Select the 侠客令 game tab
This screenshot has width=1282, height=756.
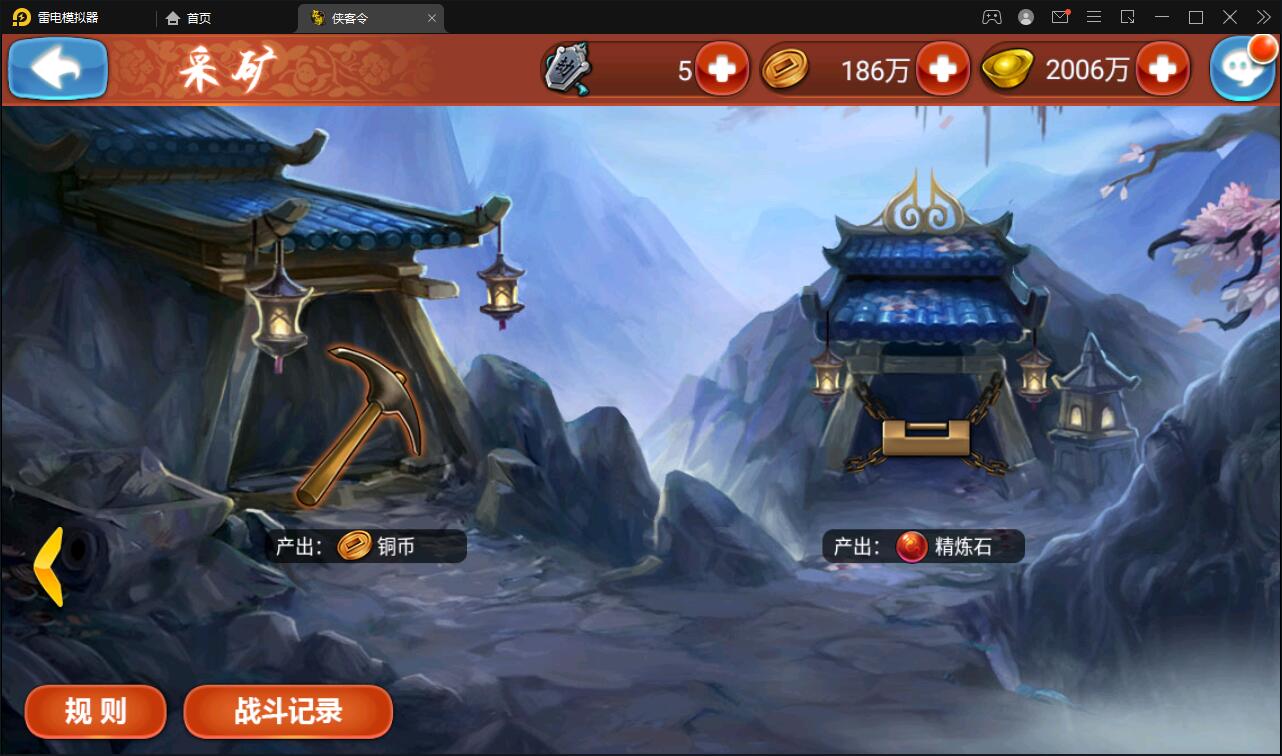[x=352, y=17]
